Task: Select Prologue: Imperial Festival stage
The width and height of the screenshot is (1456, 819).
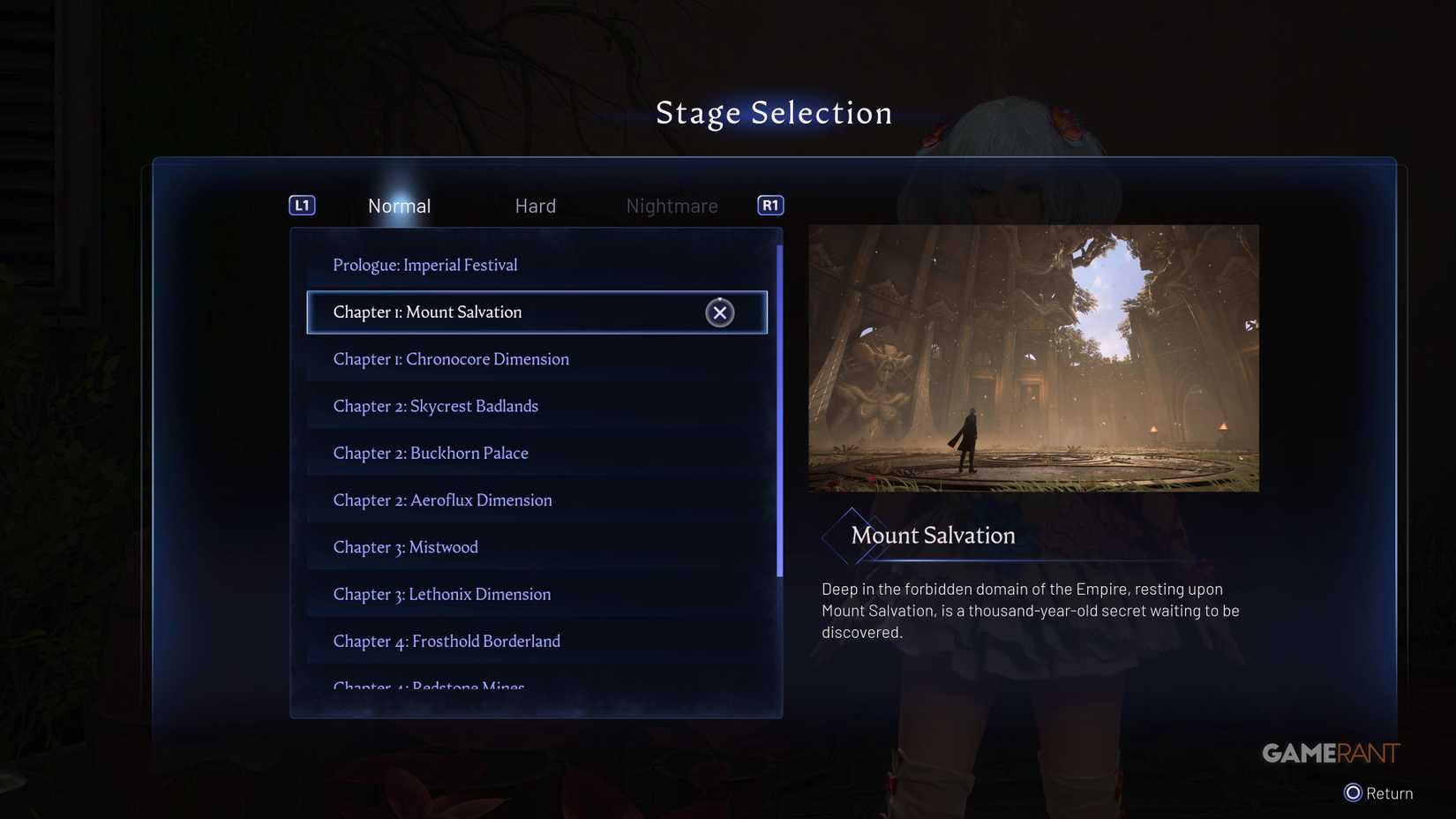Action: (x=424, y=264)
